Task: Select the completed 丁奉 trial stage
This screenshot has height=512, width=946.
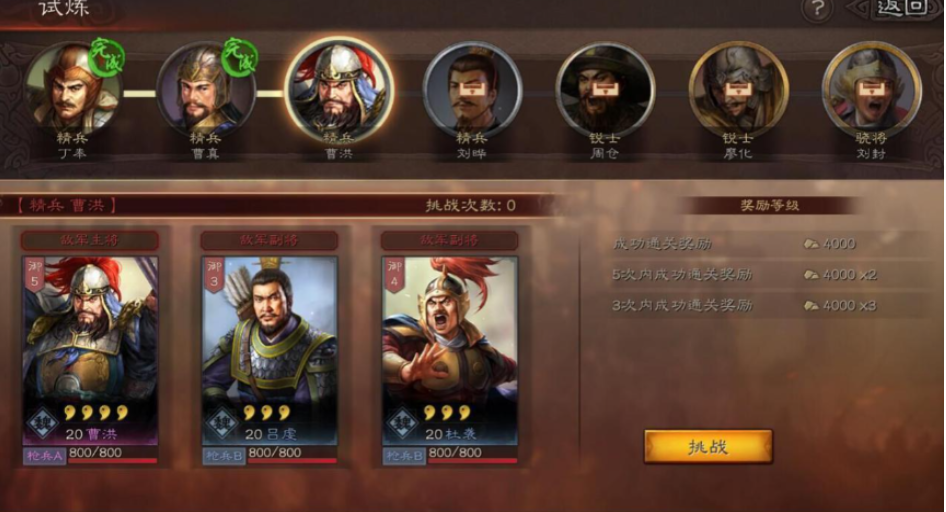Action: pyautogui.click(x=73, y=90)
